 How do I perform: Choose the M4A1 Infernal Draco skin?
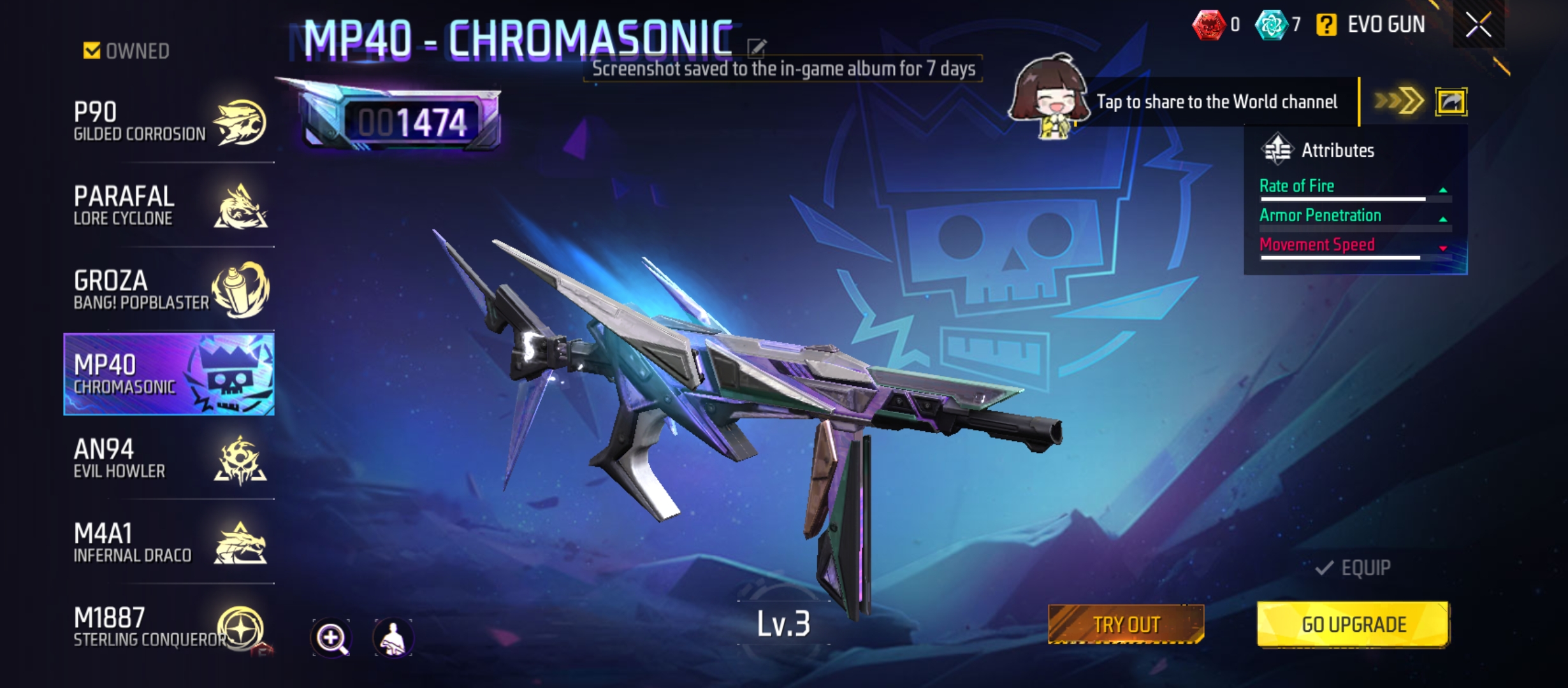point(169,543)
